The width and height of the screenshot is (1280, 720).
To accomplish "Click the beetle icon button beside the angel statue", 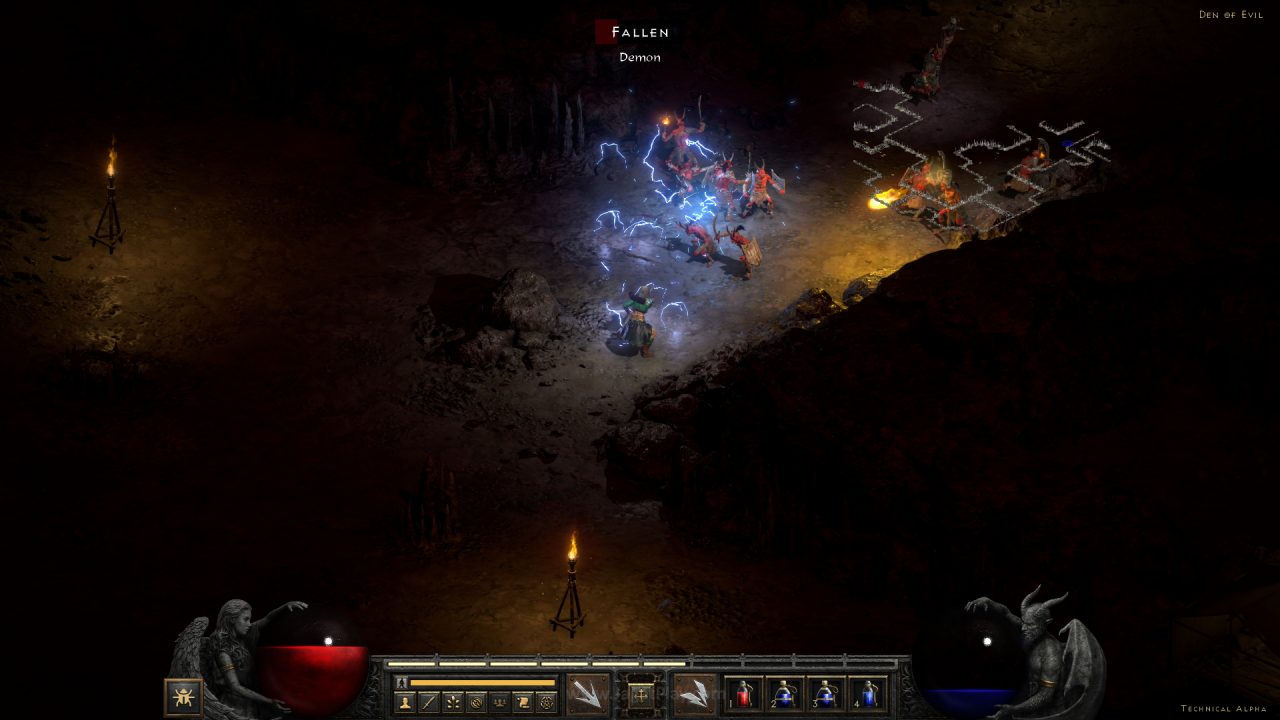I will click(x=183, y=696).
